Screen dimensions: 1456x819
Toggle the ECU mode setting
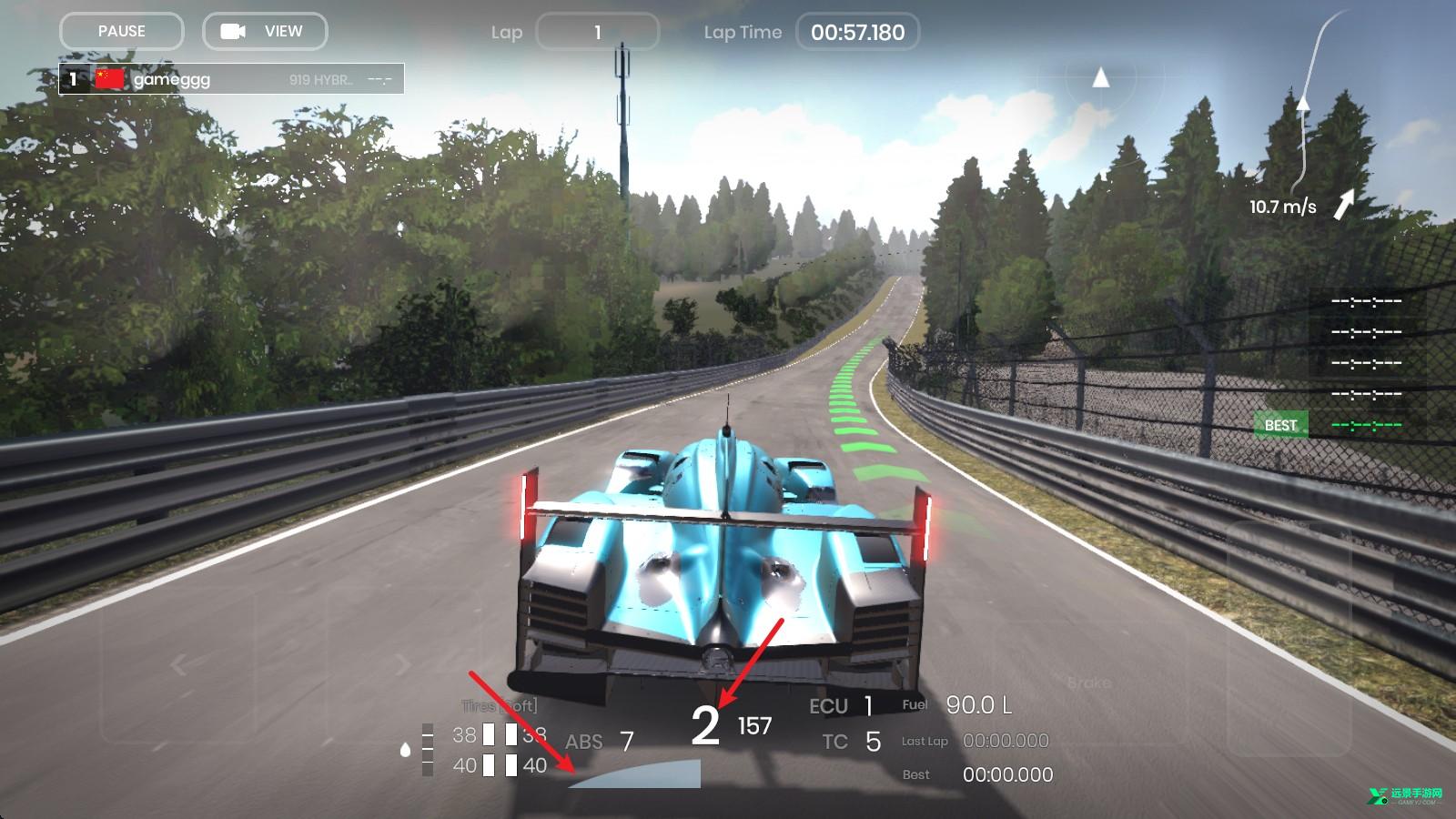[x=844, y=705]
